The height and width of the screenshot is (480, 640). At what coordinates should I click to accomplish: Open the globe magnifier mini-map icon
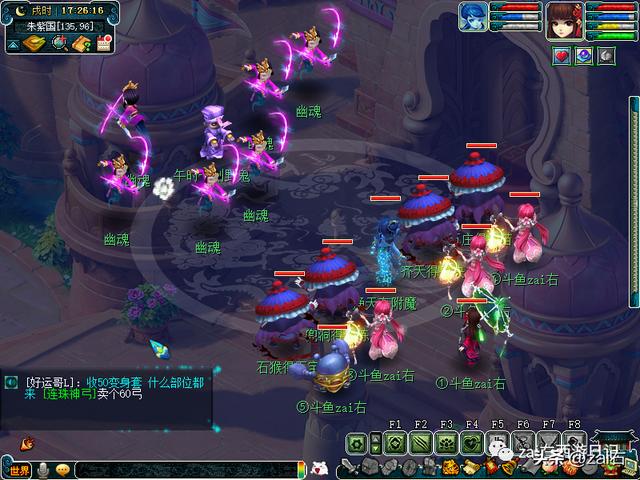[x=60, y=44]
